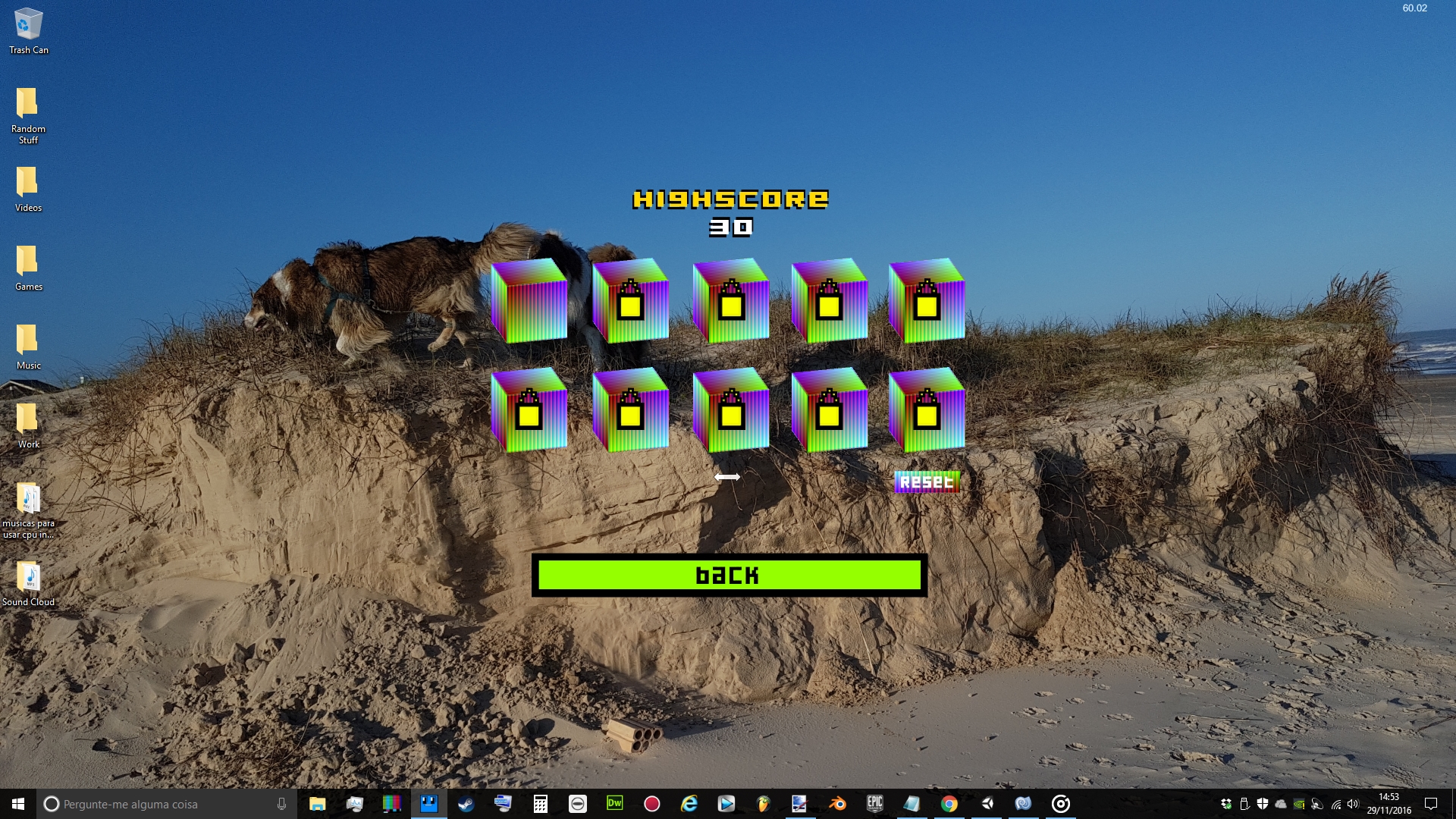
Task: Click the green Back button
Action: [726, 576]
